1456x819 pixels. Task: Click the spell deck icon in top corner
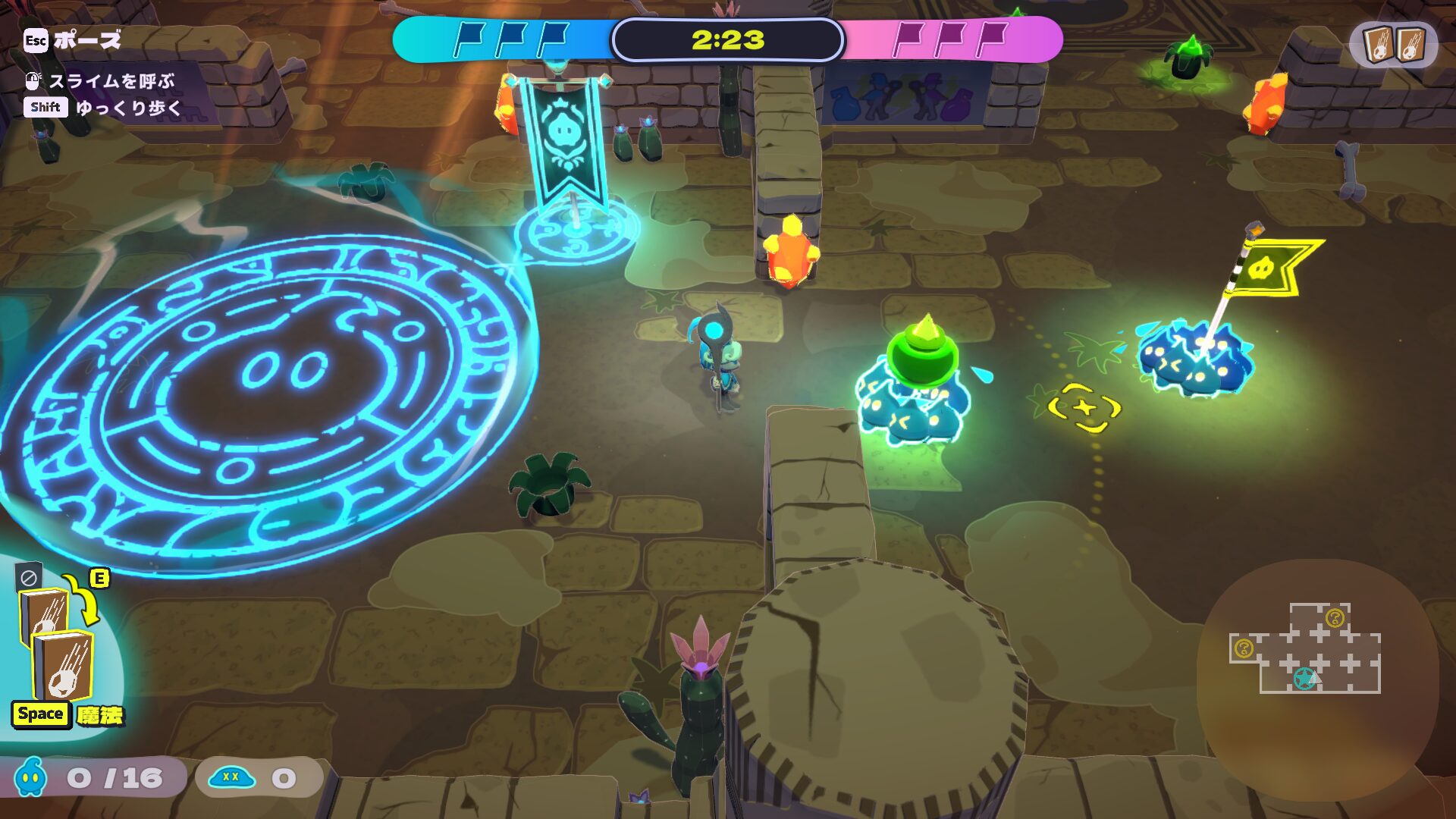coord(1393,44)
